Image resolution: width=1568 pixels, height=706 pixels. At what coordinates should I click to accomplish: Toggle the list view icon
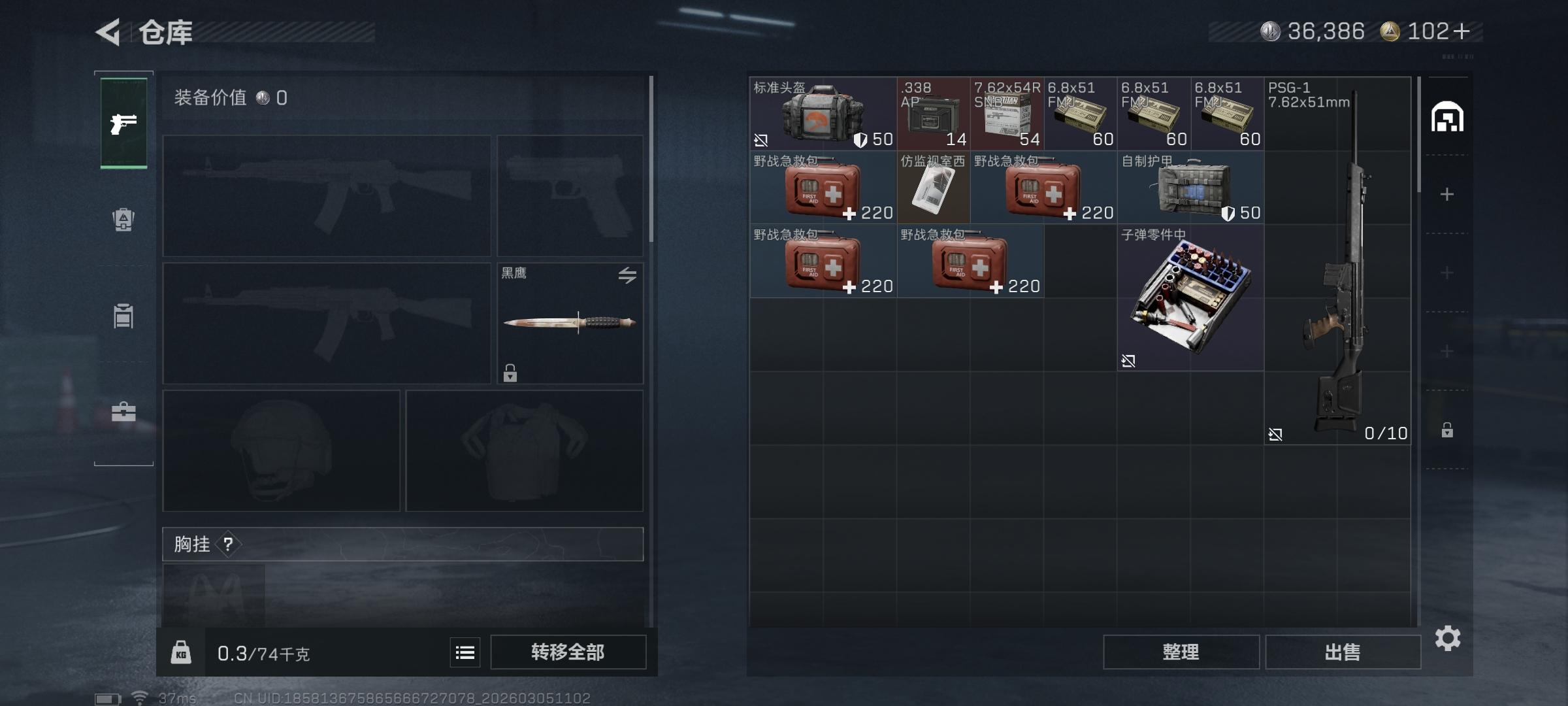tap(465, 652)
